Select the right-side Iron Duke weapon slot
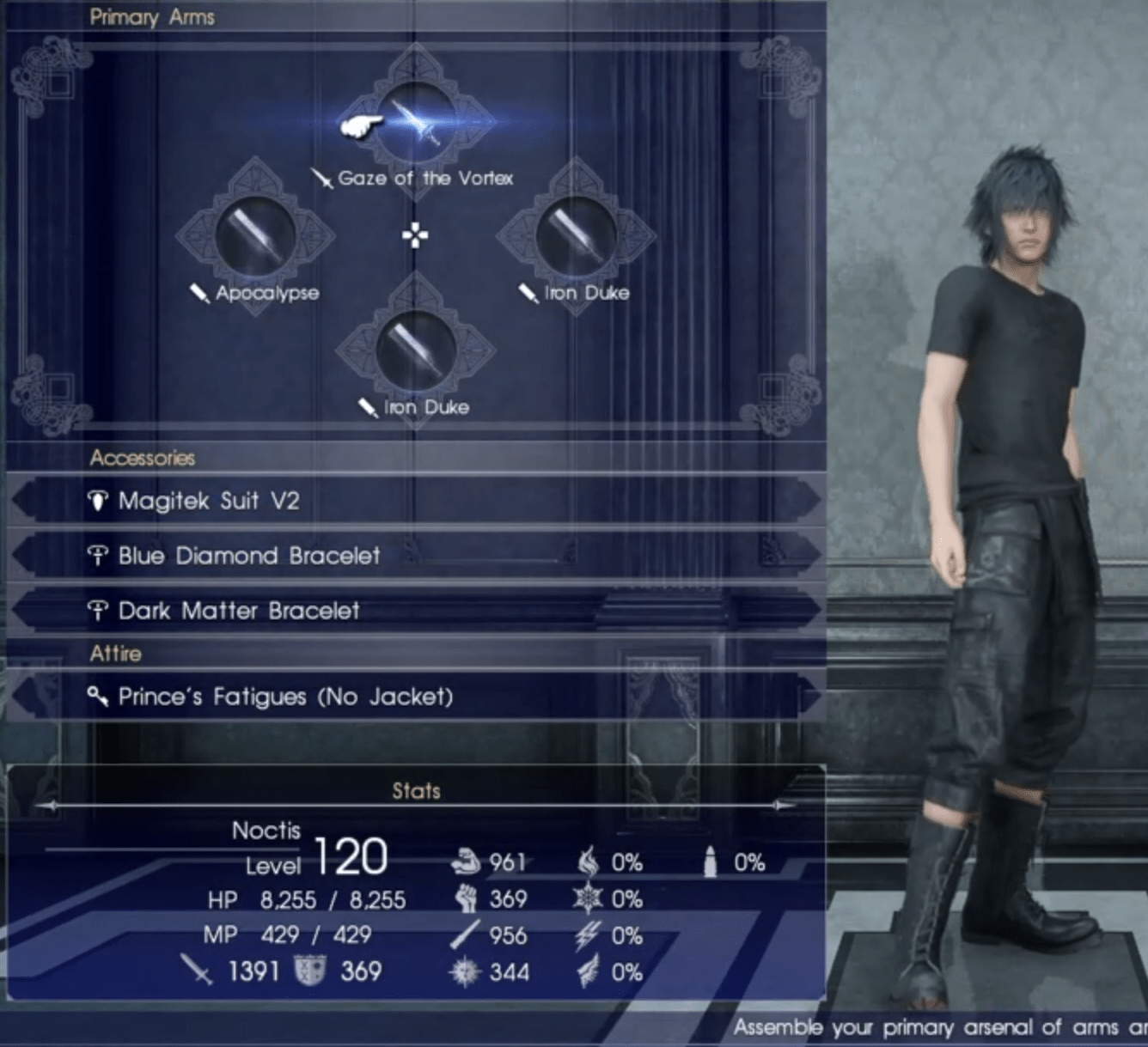1148x1047 pixels. (x=576, y=236)
